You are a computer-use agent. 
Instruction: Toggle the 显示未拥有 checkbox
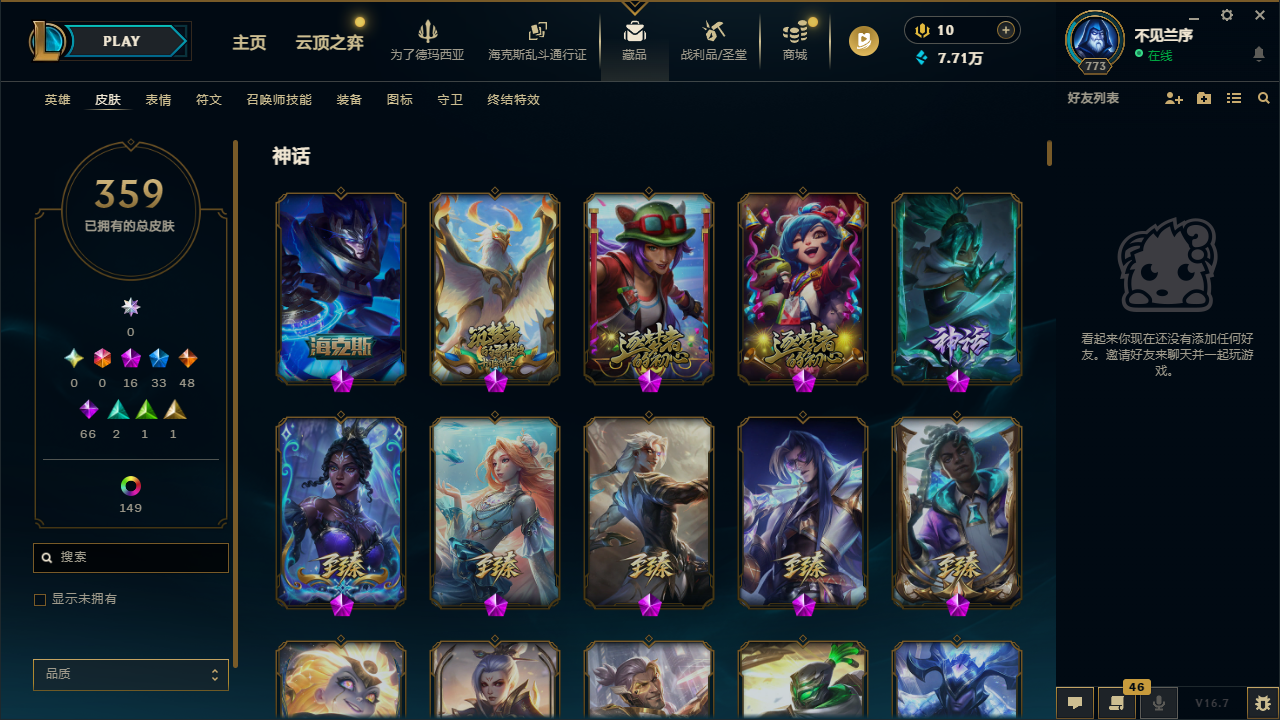click(x=40, y=599)
